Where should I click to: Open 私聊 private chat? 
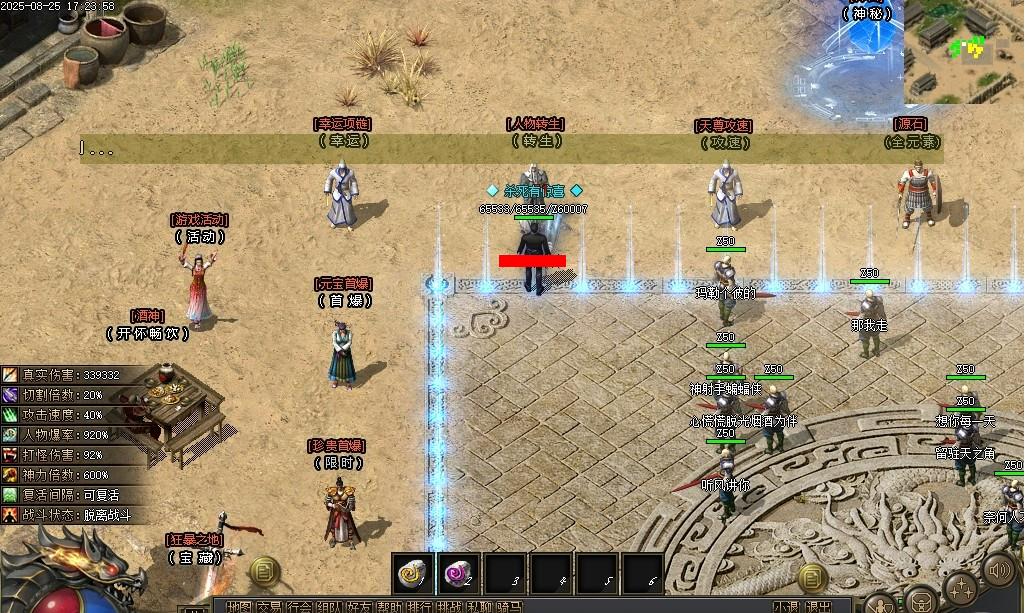(479, 606)
